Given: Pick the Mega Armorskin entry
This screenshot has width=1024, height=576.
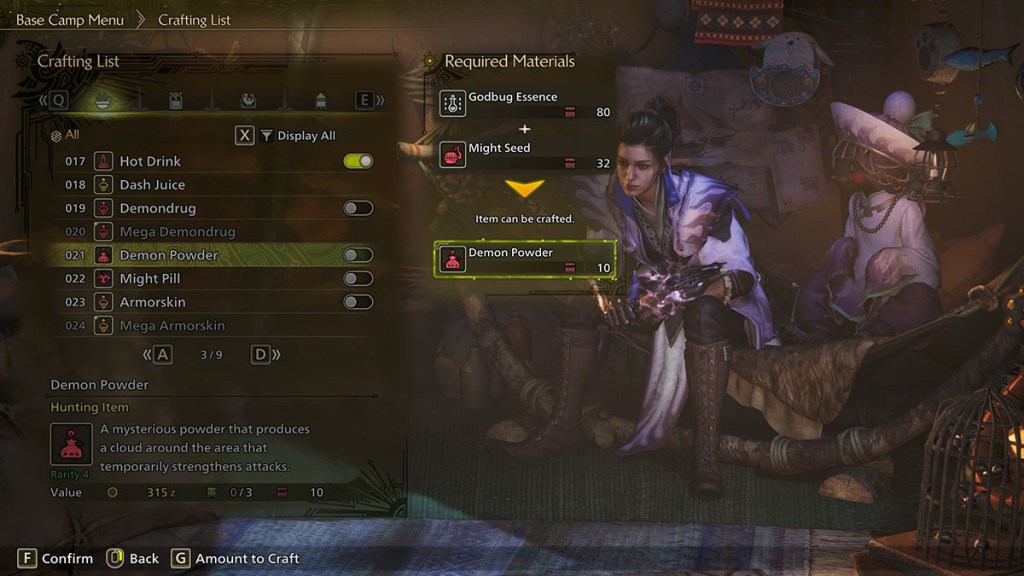Looking at the screenshot, I should point(172,326).
